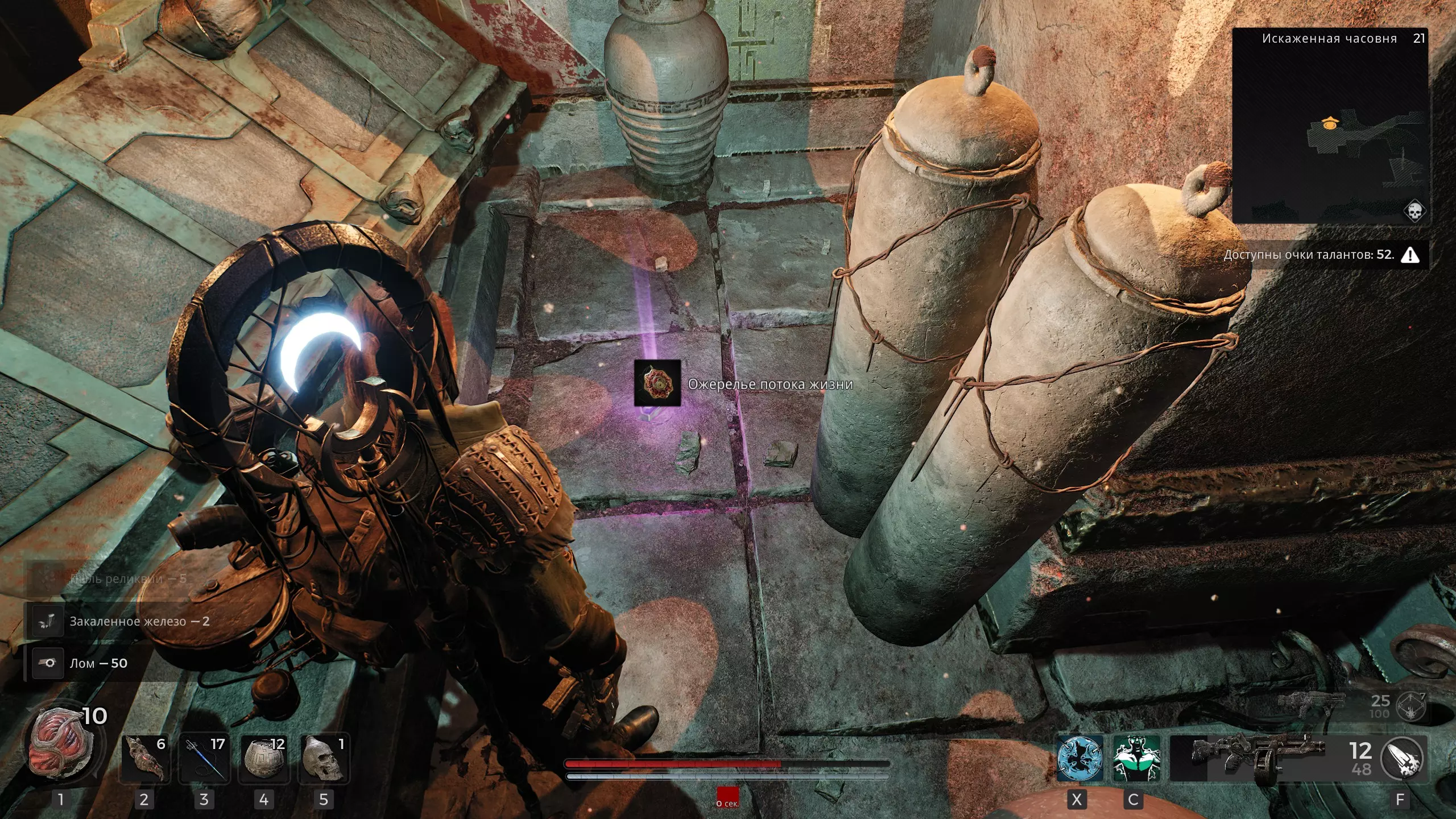
Task: Activate the blue swirling orb skill
Action: click(1079, 758)
